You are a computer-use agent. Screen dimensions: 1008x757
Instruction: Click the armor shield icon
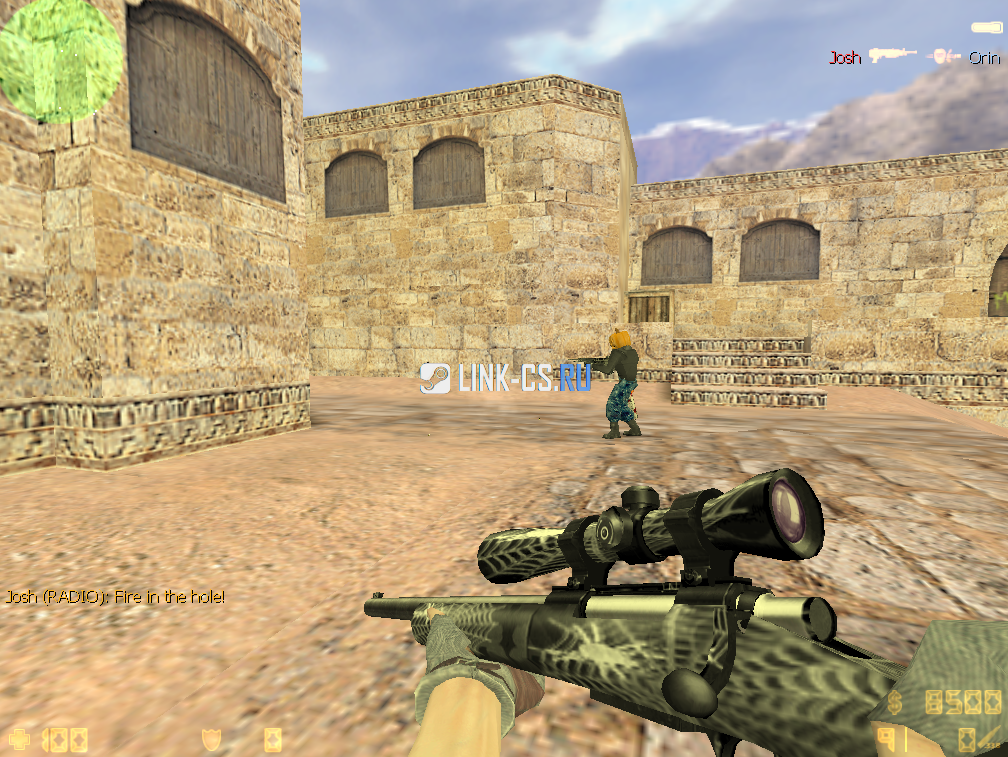coord(211,740)
